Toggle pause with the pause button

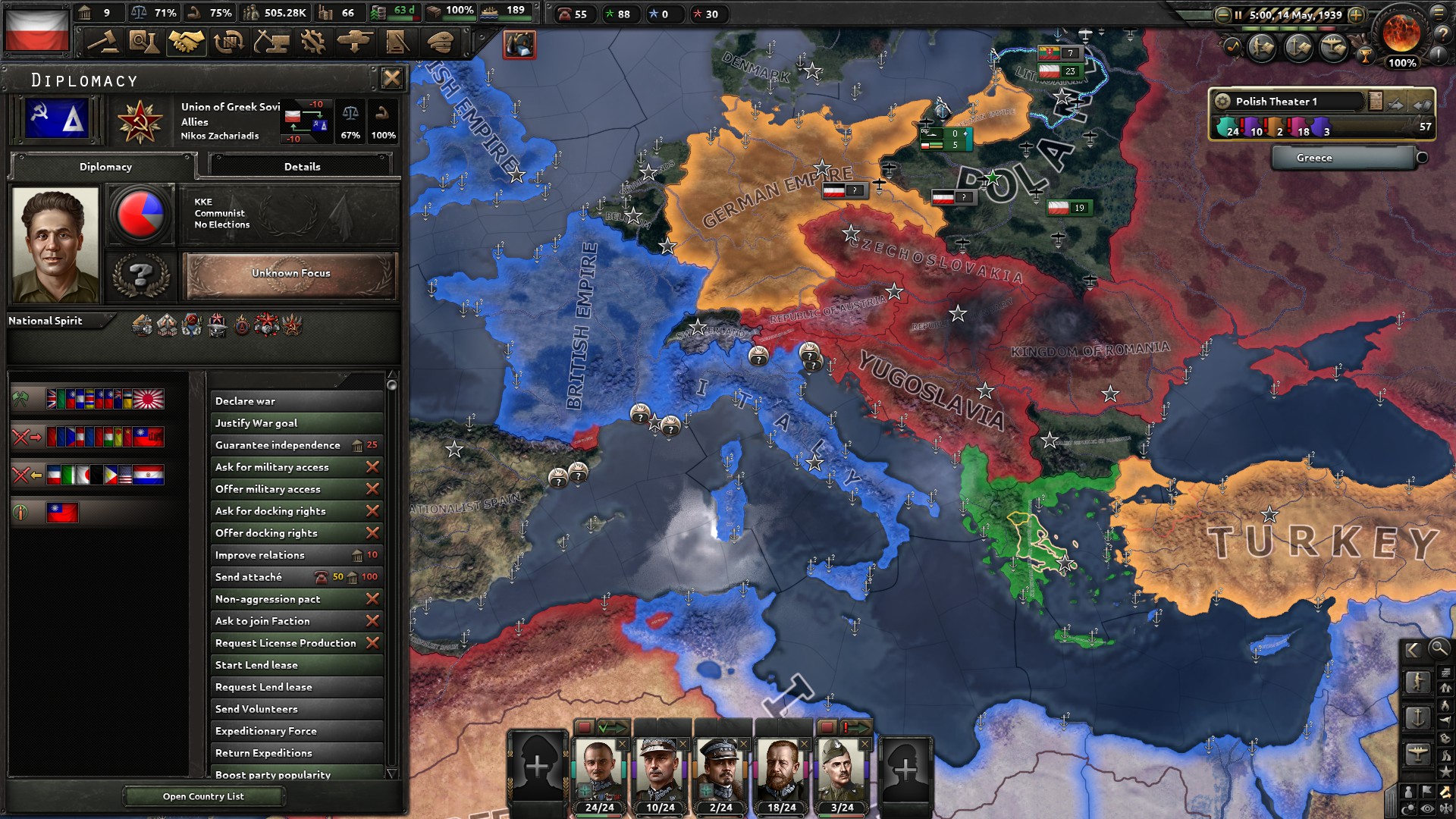point(1238,15)
